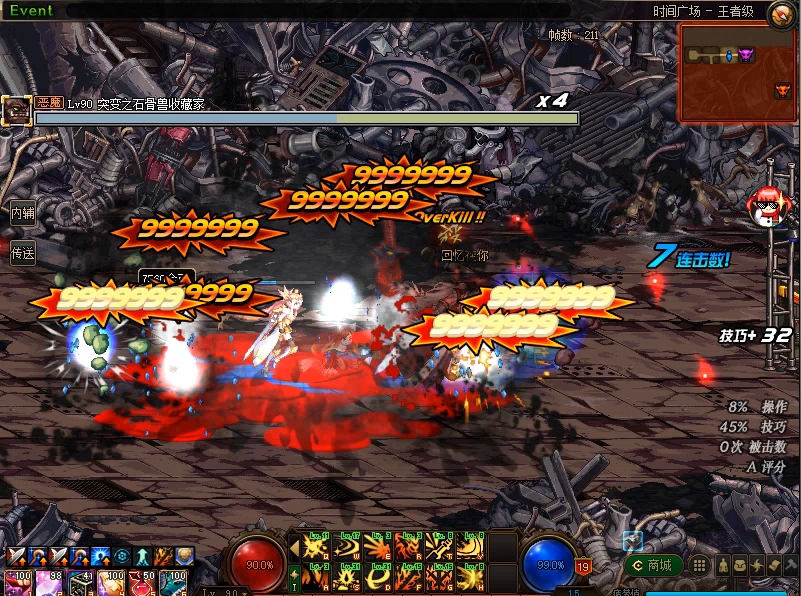
Task: Select the boss portrait beside the health bar
Action: coord(15,111)
